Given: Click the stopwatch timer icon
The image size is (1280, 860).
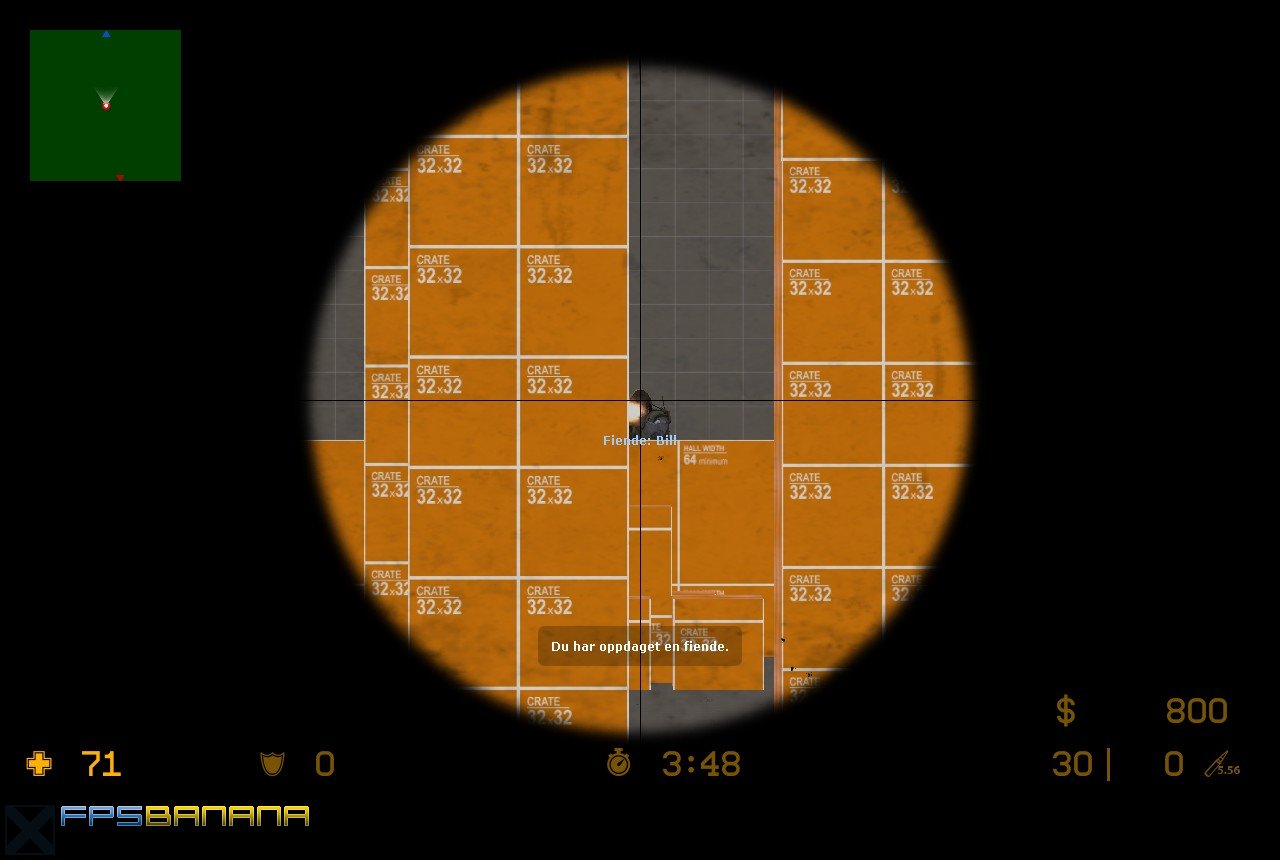Looking at the screenshot, I should tap(620, 763).
